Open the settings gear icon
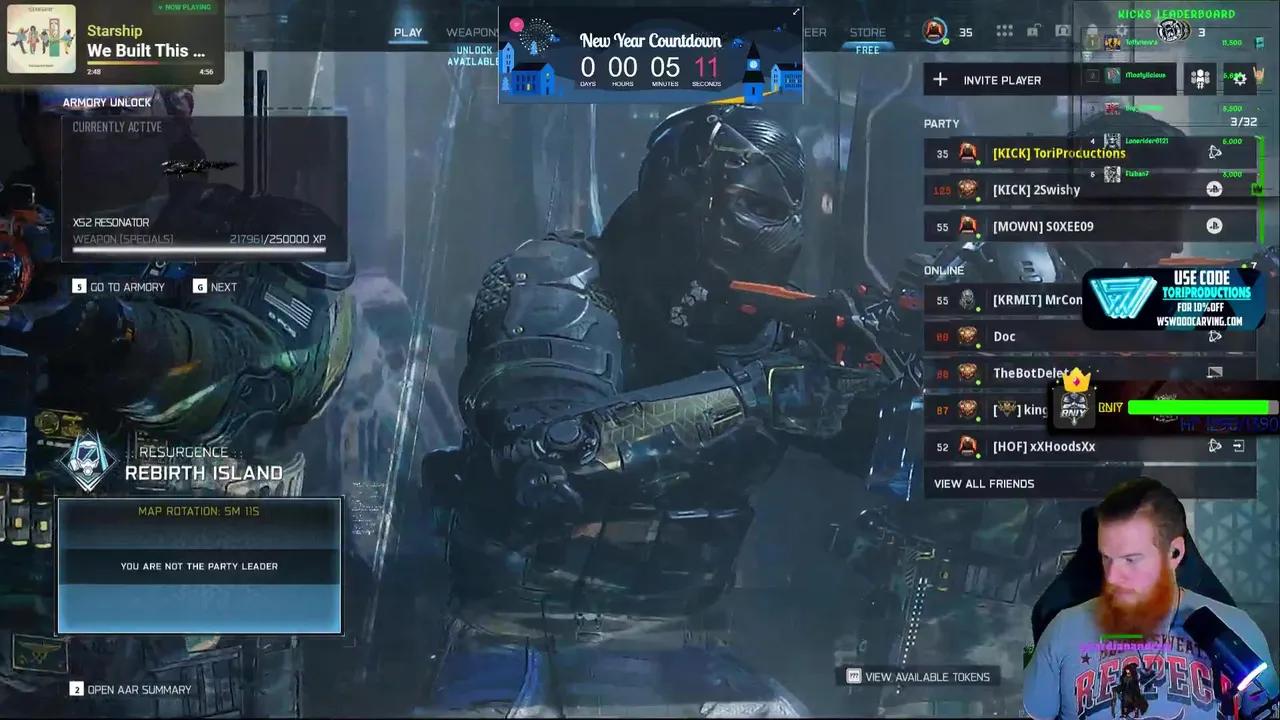 point(1240,80)
